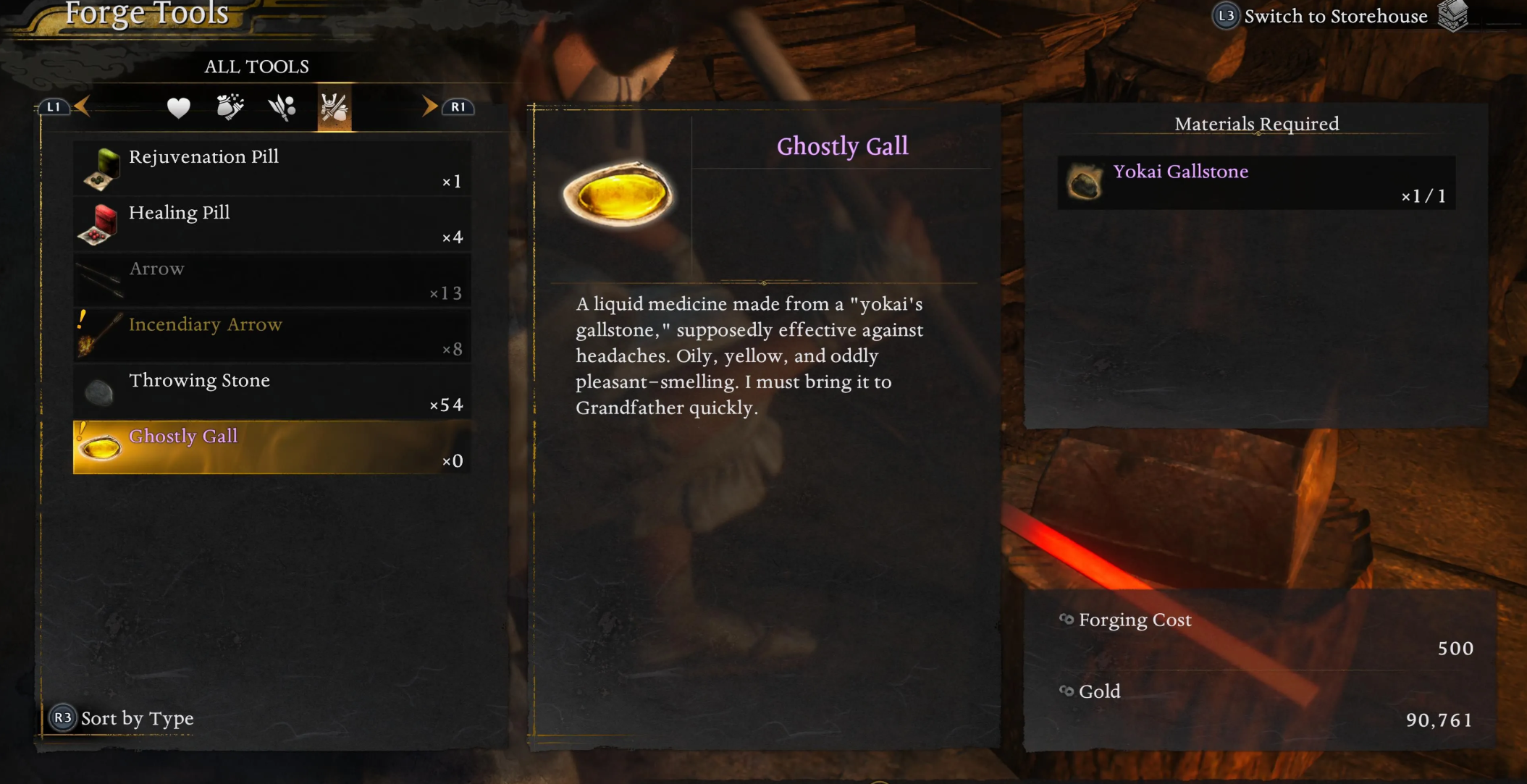
Task: Switch to Storehouse view
Action: [x=1334, y=17]
